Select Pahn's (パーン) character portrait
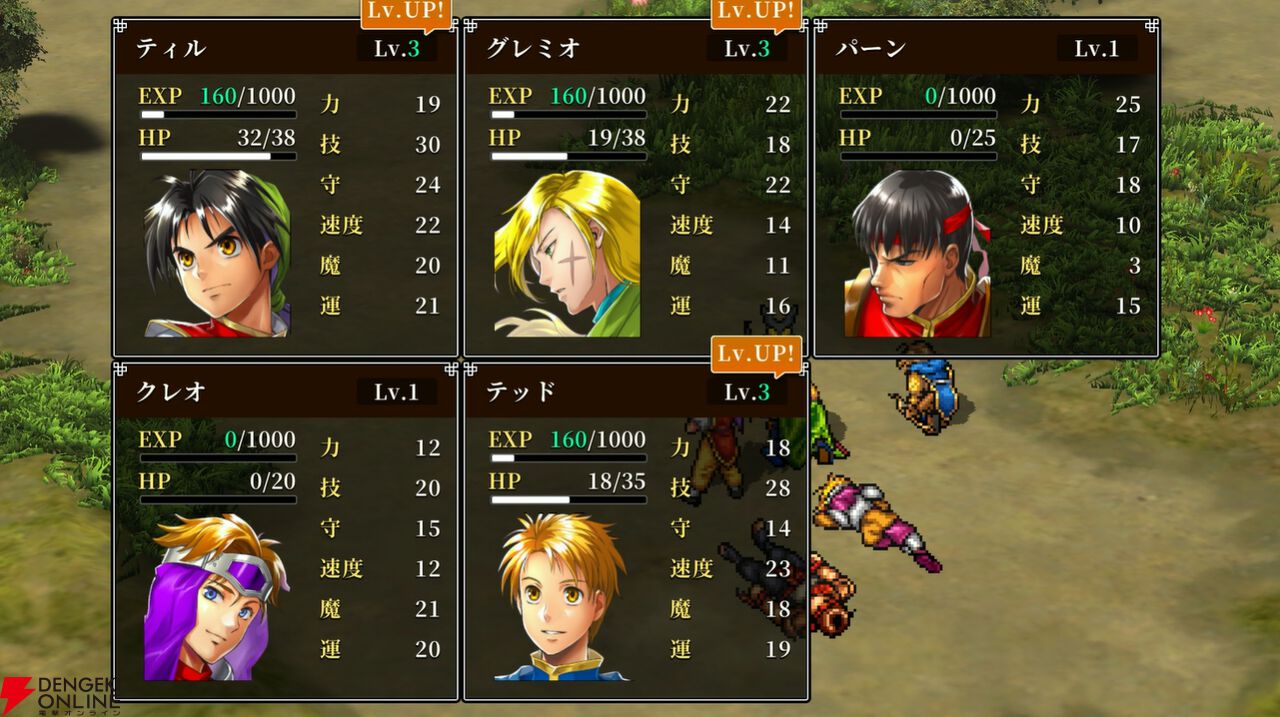The height and width of the screenshot is (717, 1280). [x=917, y=254]
